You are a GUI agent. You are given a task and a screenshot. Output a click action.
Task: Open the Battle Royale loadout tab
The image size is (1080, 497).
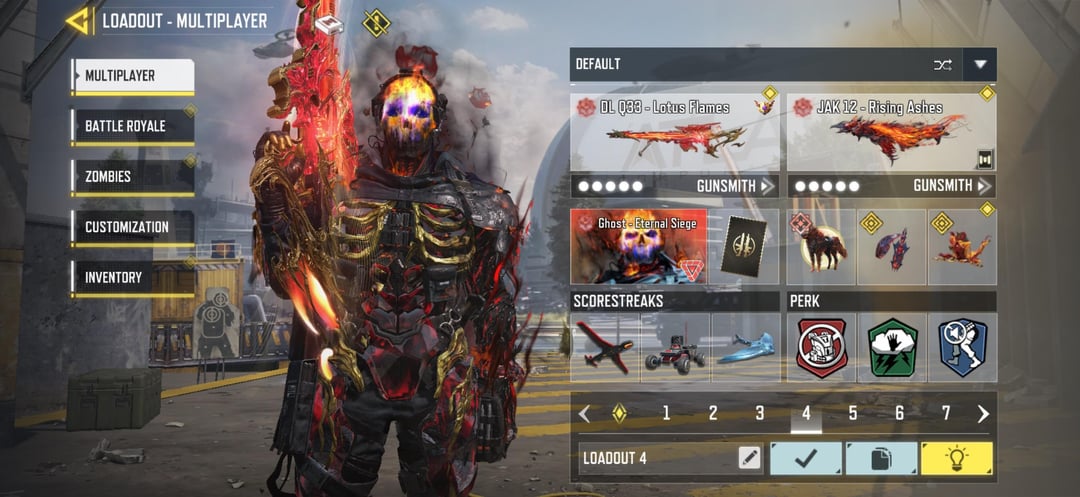(132, 127)
